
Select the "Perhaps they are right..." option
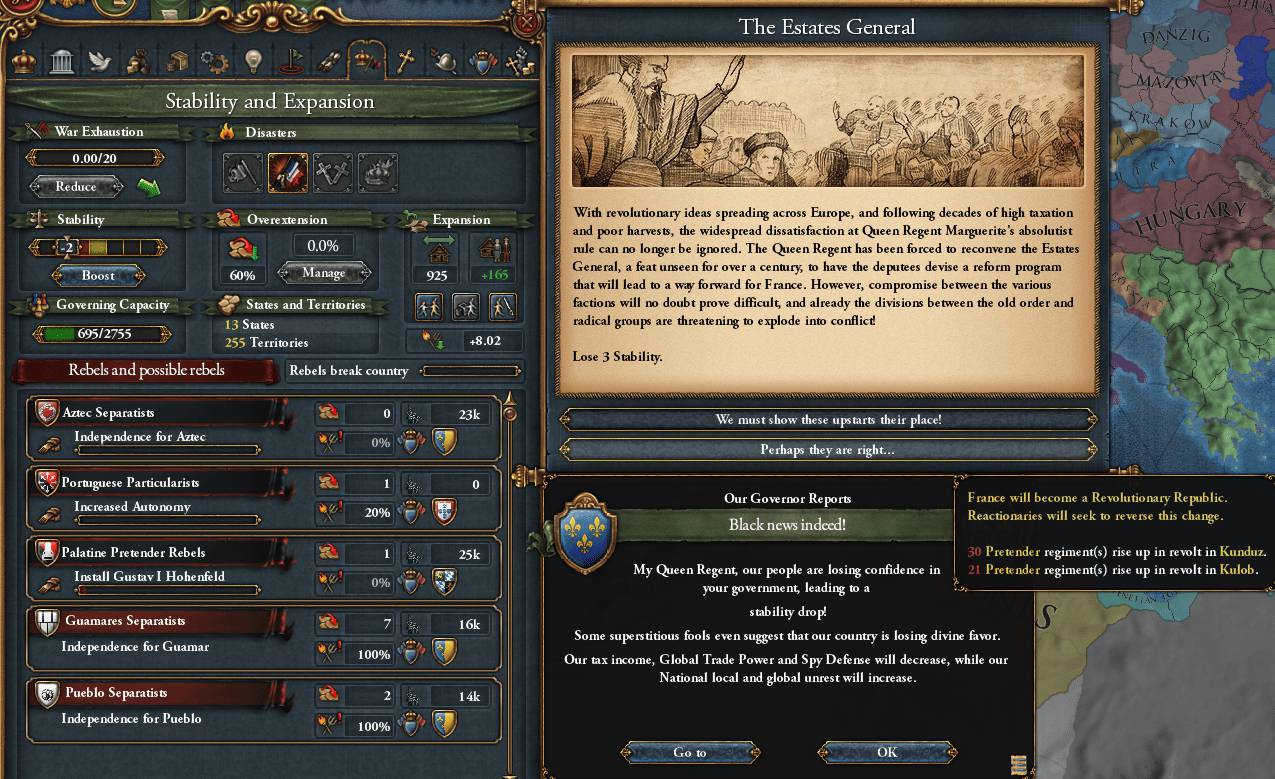(x=828, y=450)
